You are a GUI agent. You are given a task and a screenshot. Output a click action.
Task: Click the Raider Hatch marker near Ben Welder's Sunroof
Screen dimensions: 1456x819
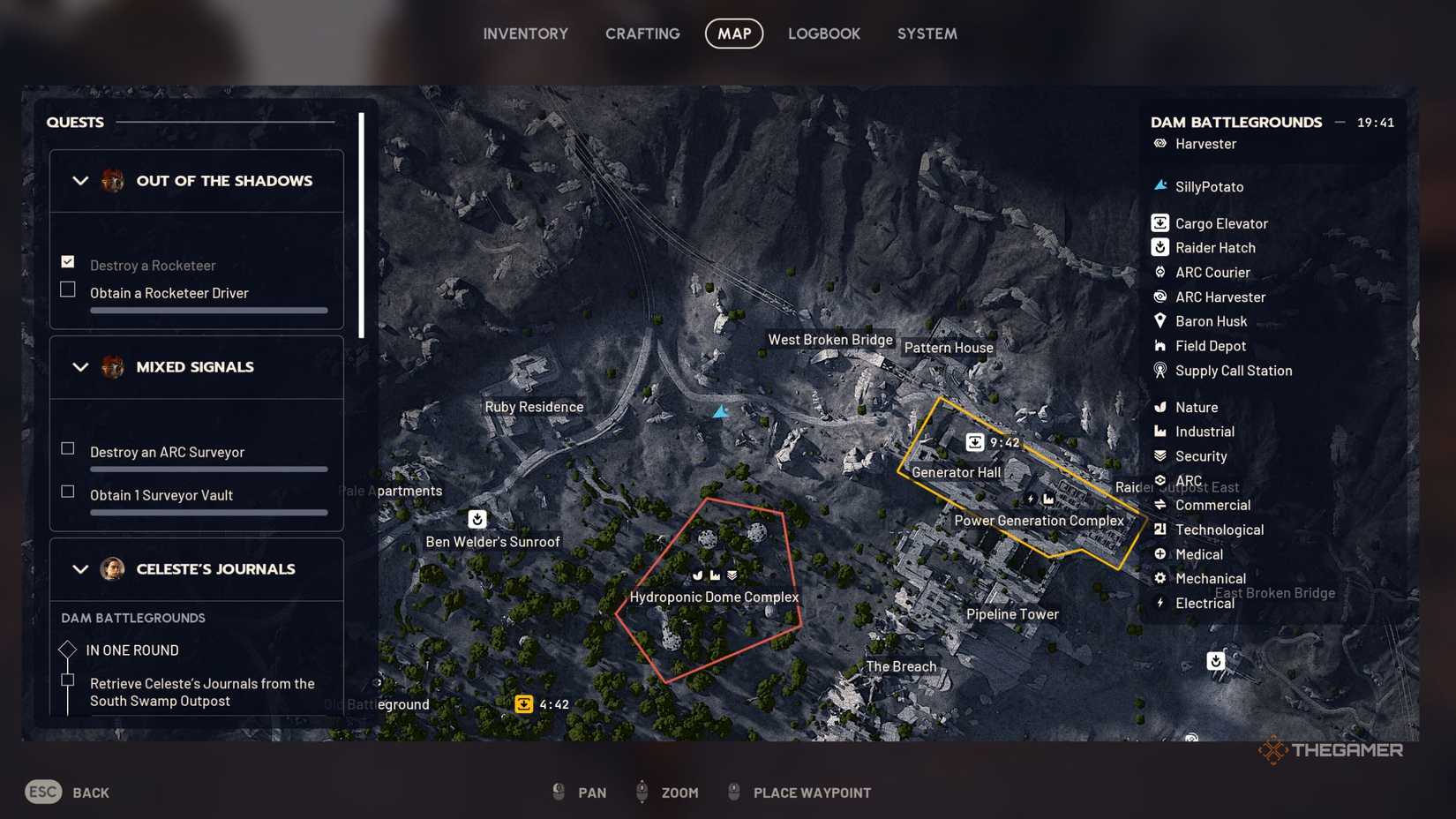click(x=477, y=520)
